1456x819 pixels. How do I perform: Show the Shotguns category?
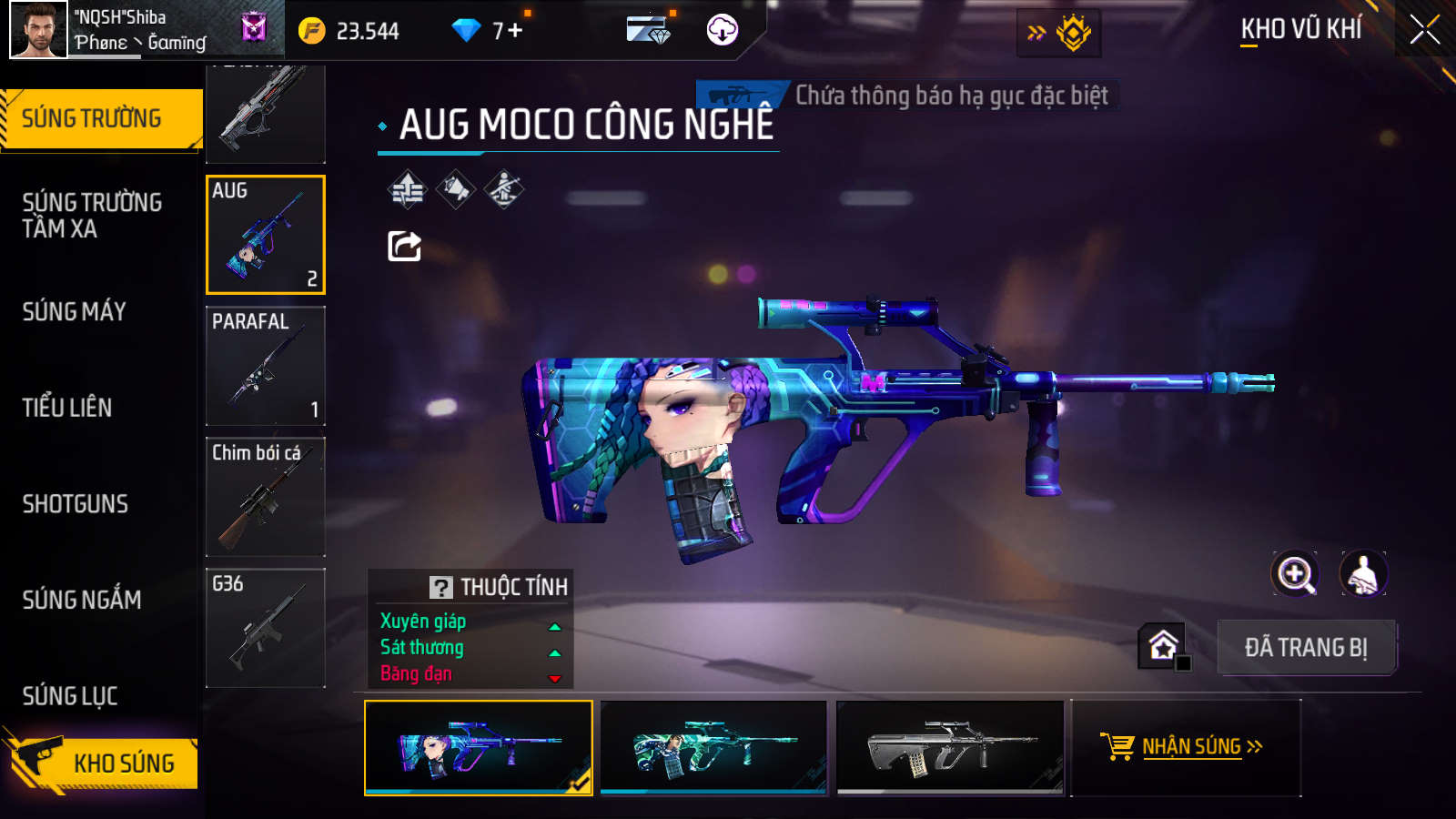76,504
